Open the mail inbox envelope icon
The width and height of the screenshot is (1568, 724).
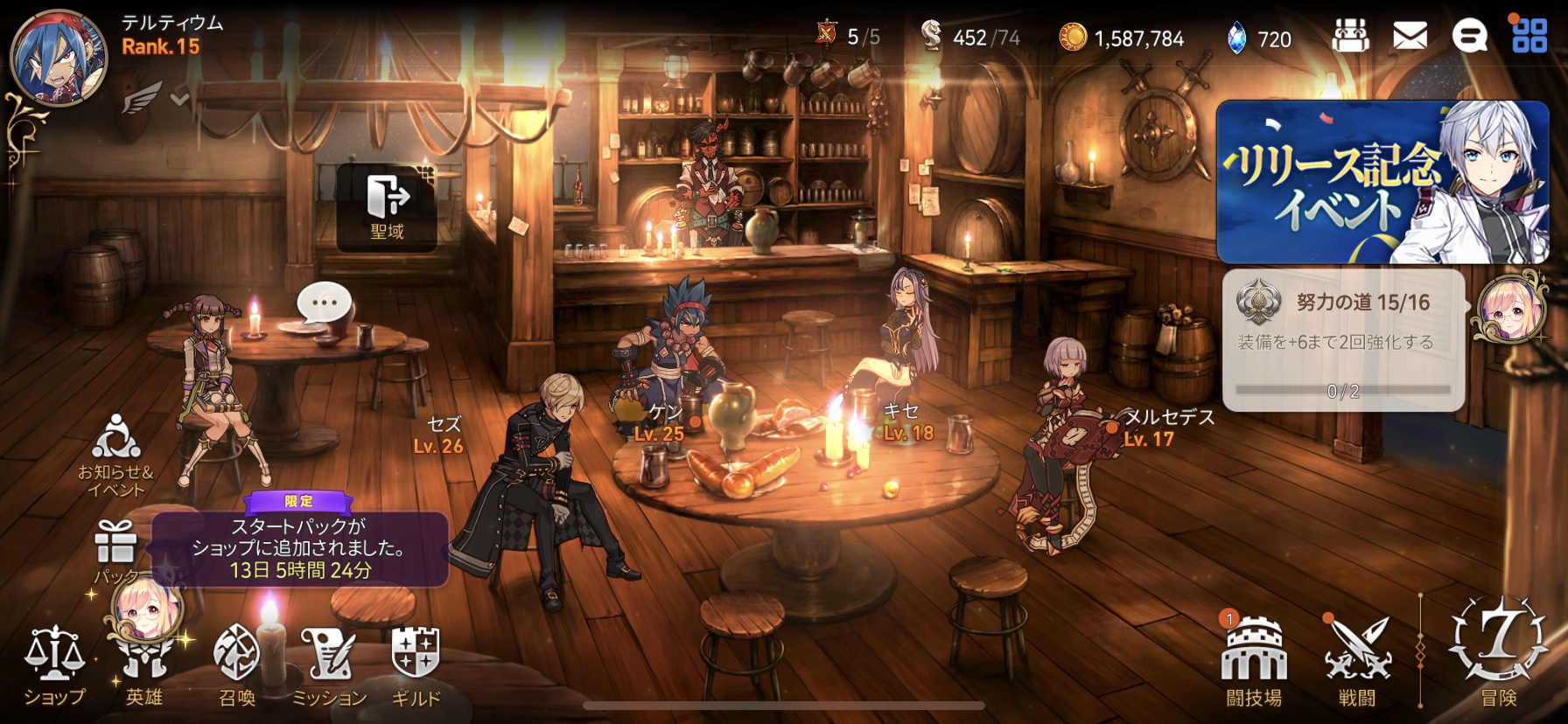[1410, 37]
